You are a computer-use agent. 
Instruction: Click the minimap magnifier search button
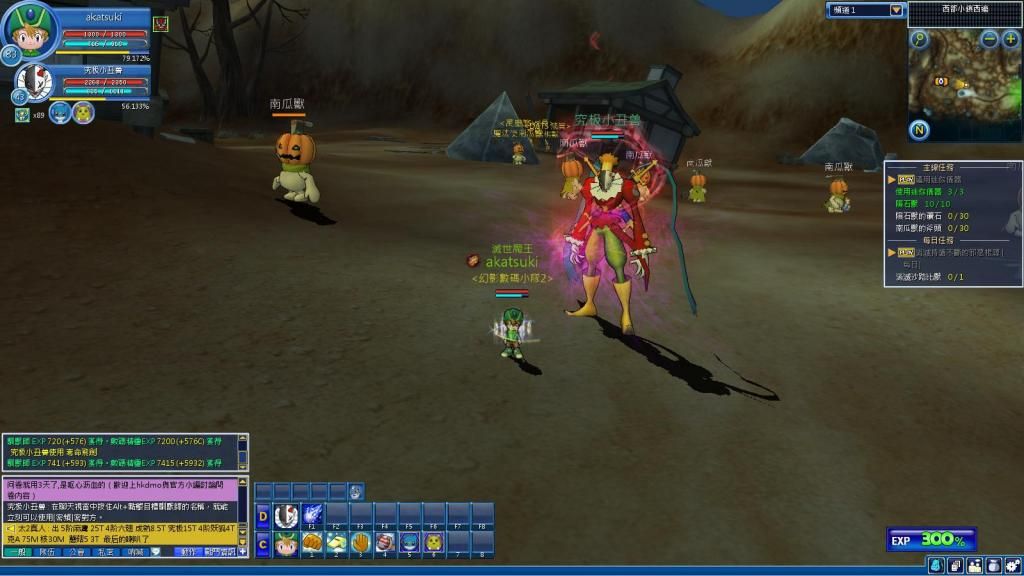(x=920, y=40)
